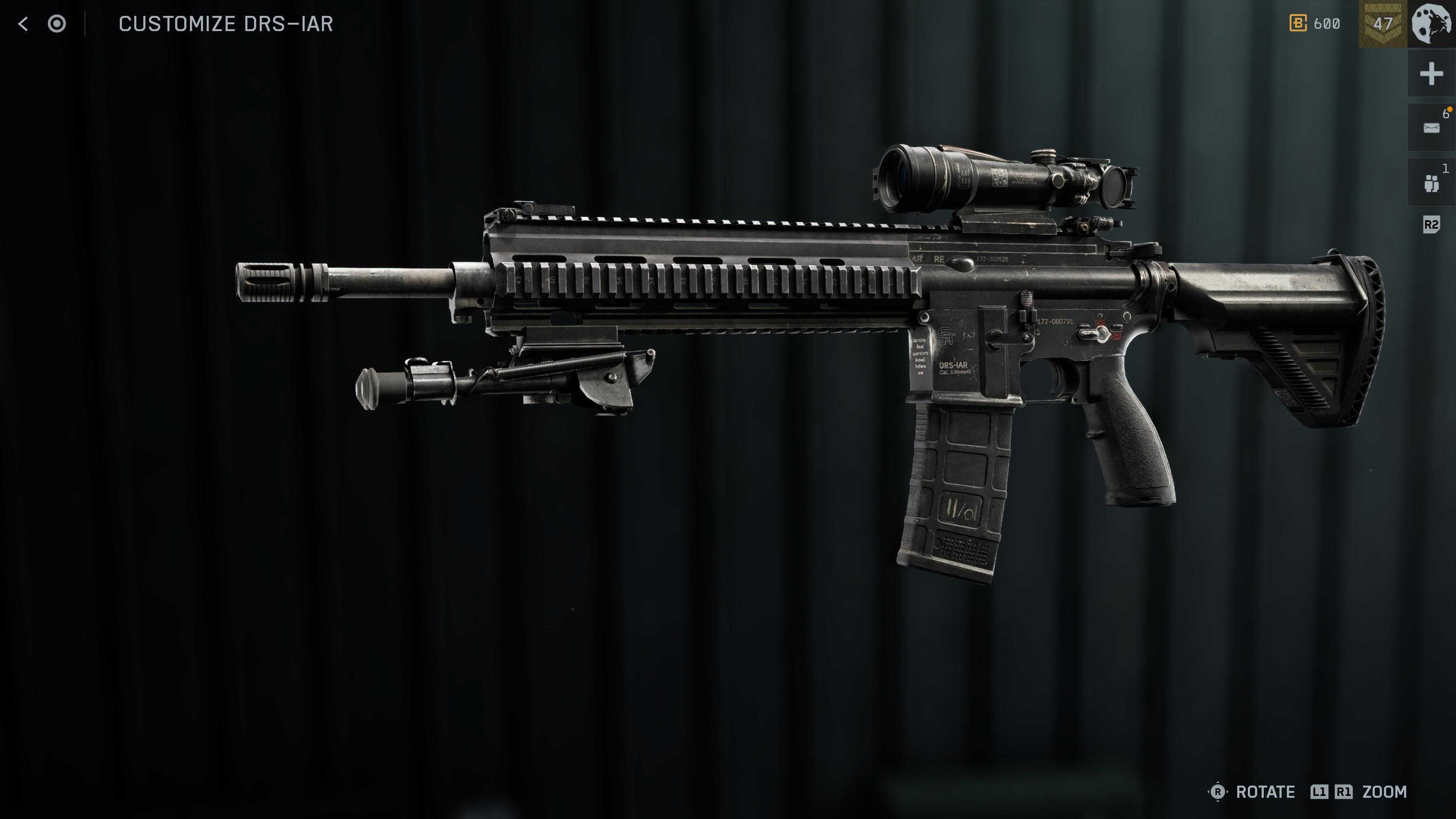Open the player profile avatar
Viewport: 1456px width, 819px height.
tap(1431, 24)
